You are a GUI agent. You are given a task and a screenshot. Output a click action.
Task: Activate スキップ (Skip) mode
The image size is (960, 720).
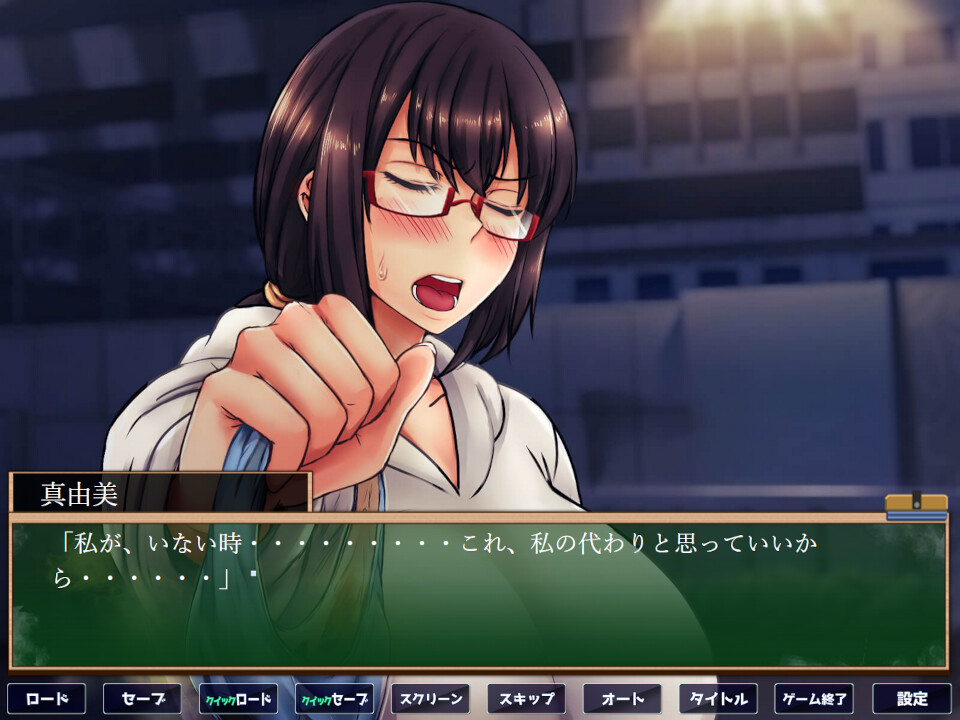pyautogui.click(x=526, y=698)
